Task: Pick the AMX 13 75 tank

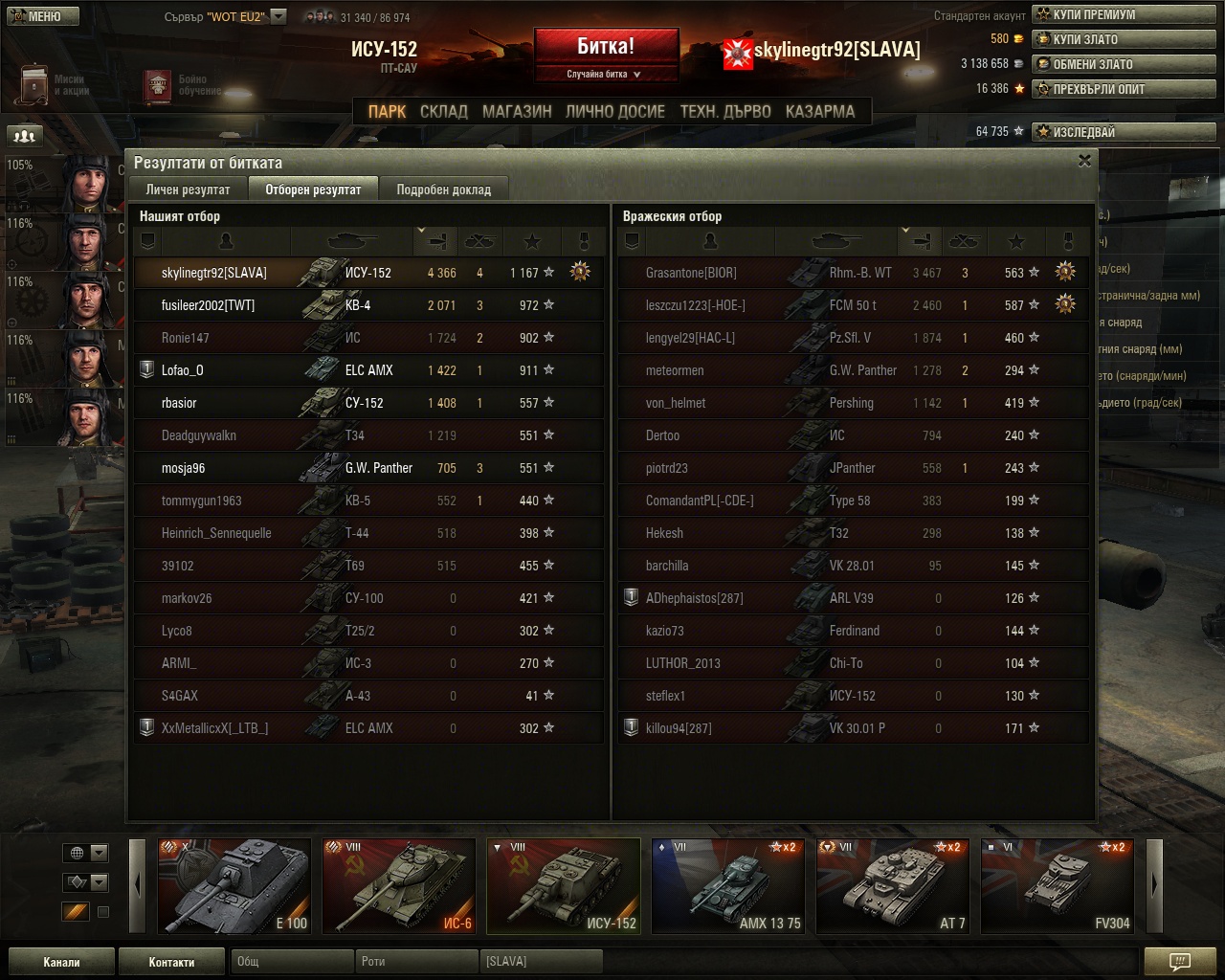Action: (728, 885)
